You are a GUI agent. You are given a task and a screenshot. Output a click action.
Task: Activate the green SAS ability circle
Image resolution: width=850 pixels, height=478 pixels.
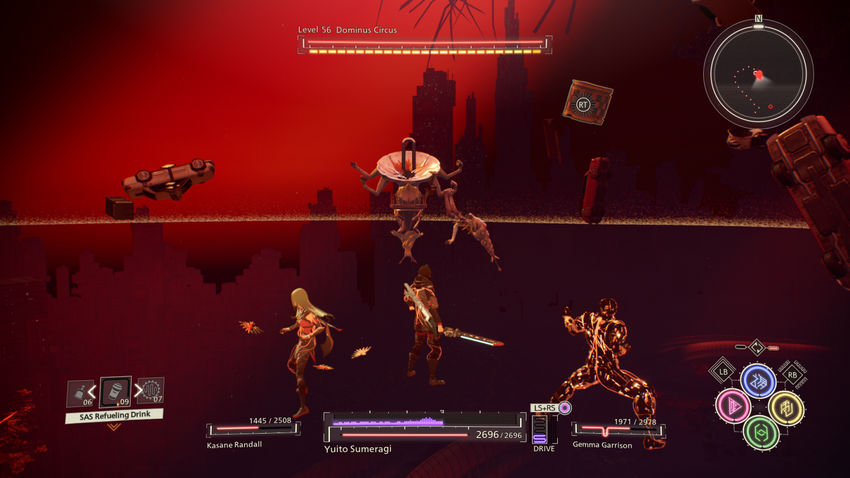[759, 432]
